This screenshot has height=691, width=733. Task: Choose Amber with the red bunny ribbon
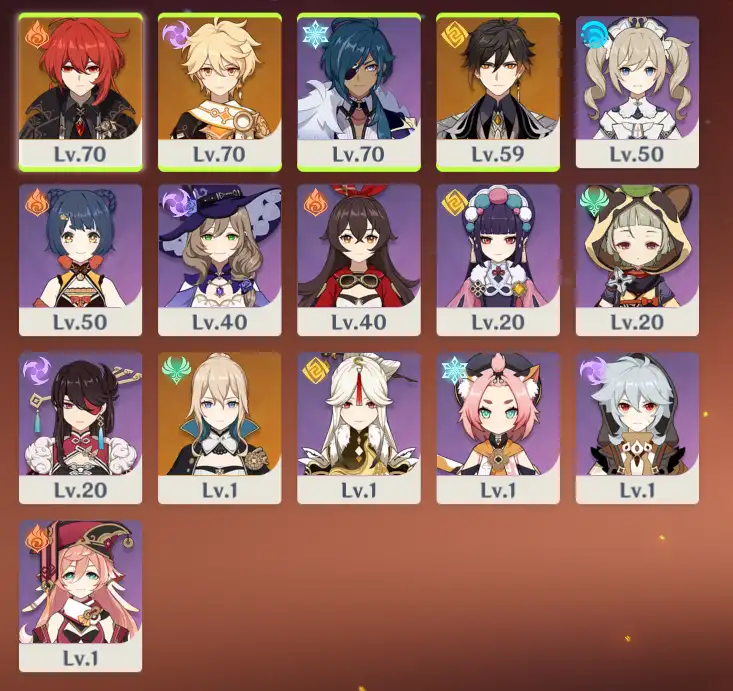(359, 258)
